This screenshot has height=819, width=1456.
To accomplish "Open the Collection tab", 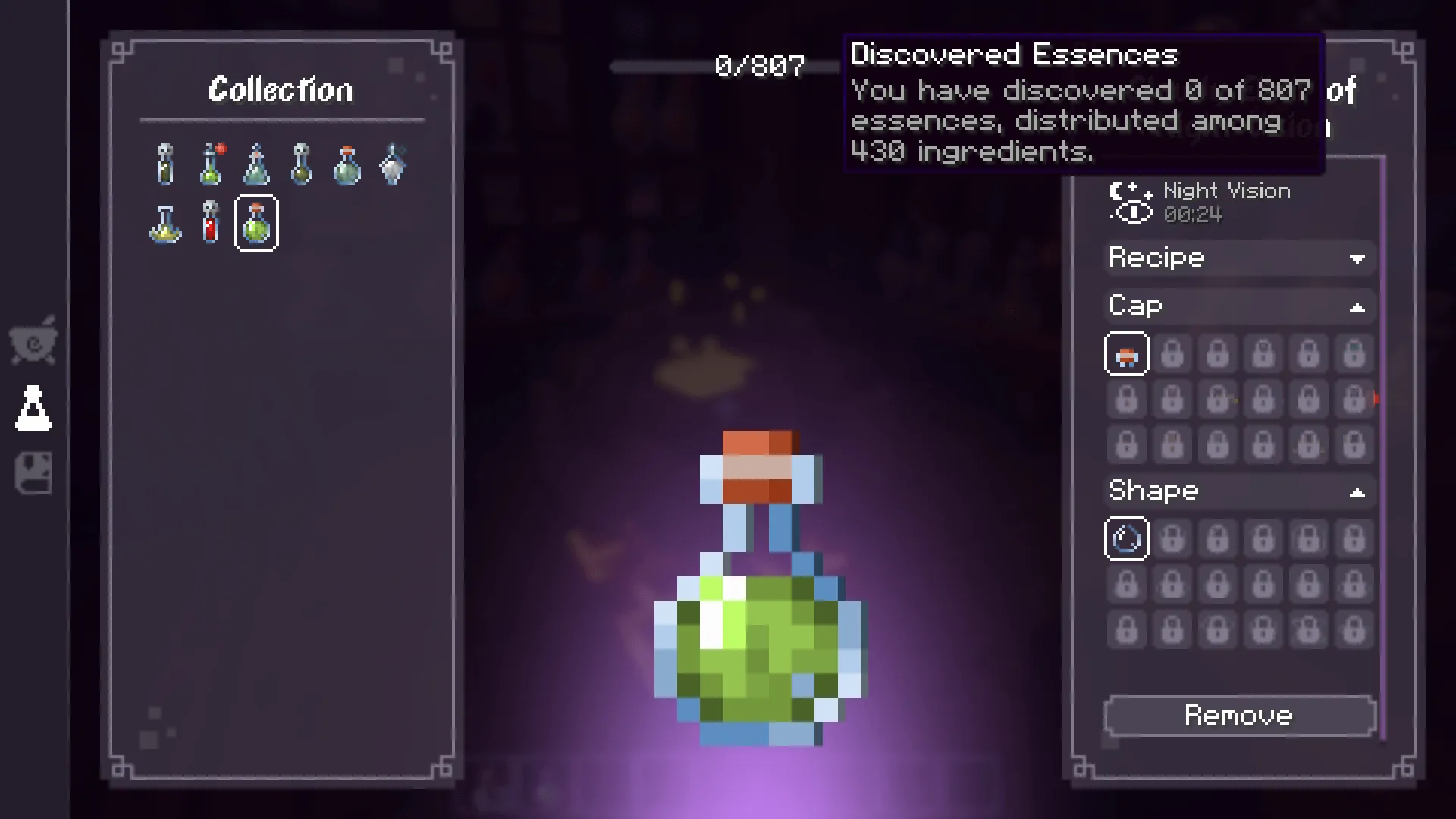I will coord(281,89).
